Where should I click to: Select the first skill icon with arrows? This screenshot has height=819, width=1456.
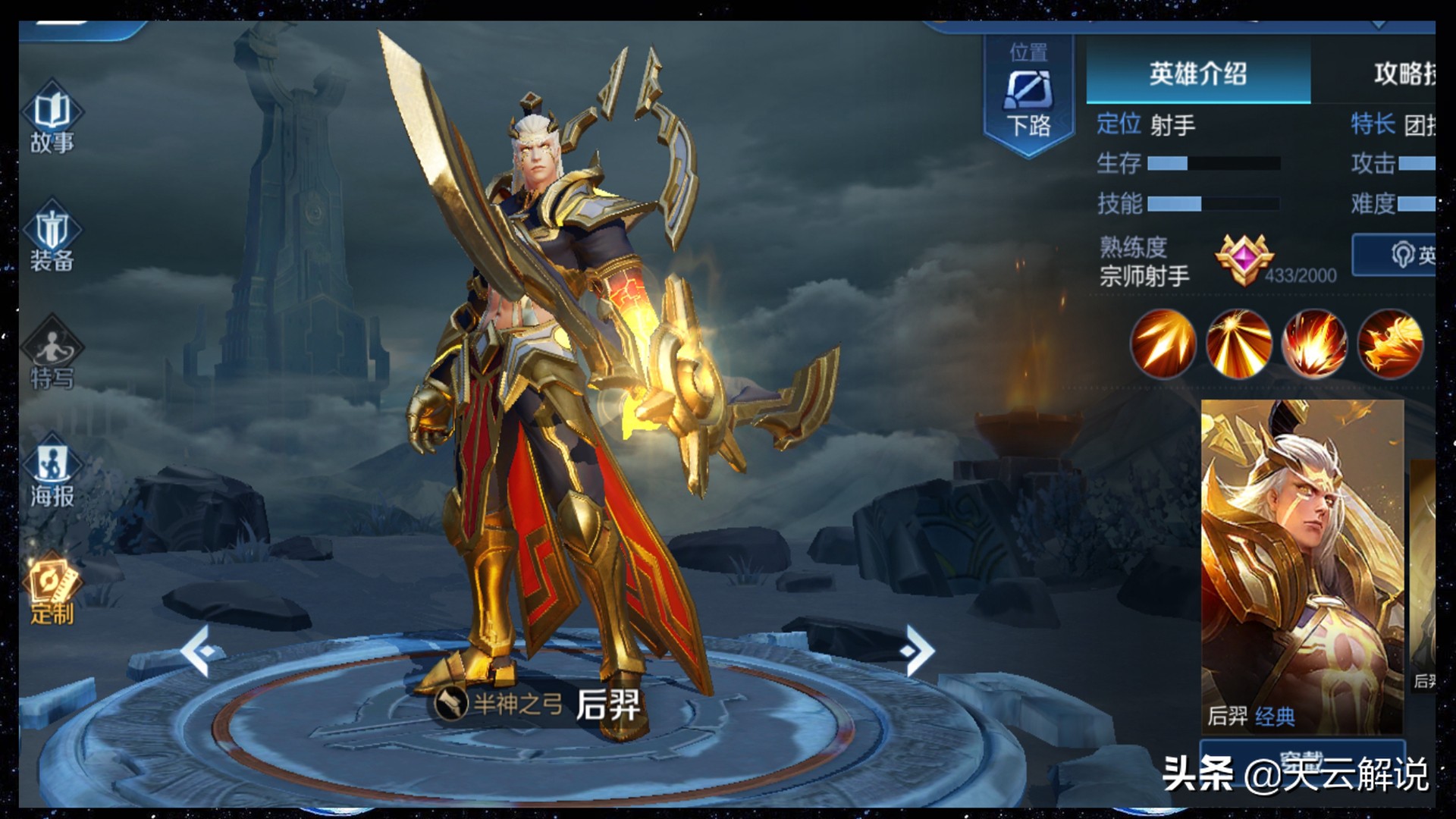click(x=1163, y=344)
